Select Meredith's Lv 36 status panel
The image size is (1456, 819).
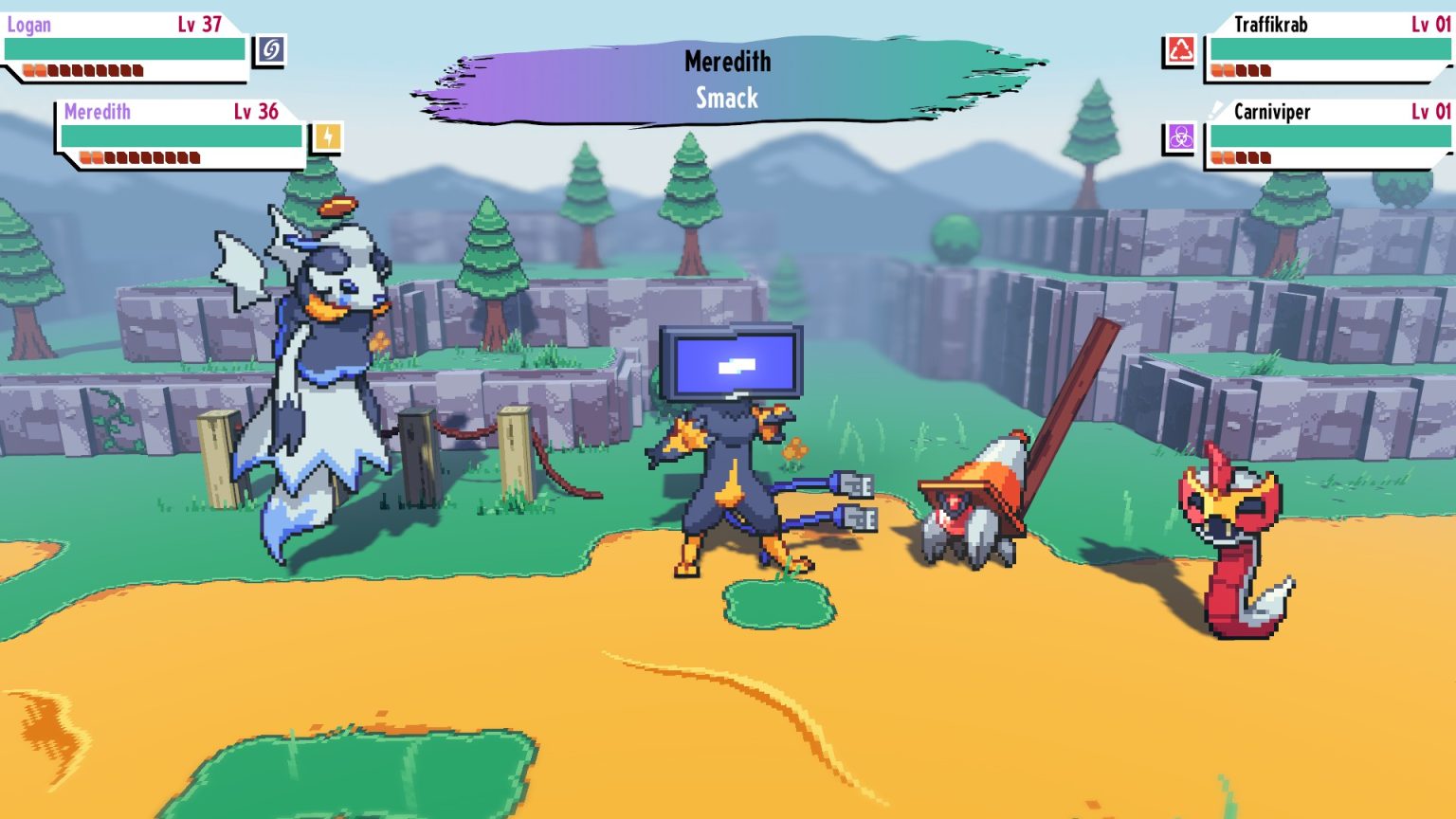coord(180,136)
